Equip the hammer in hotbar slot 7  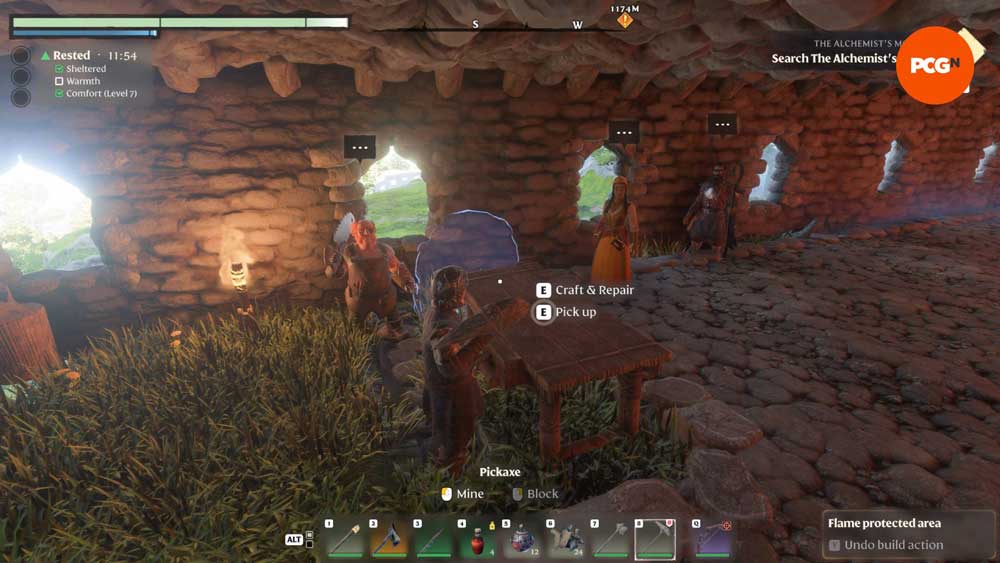(610, 540)
